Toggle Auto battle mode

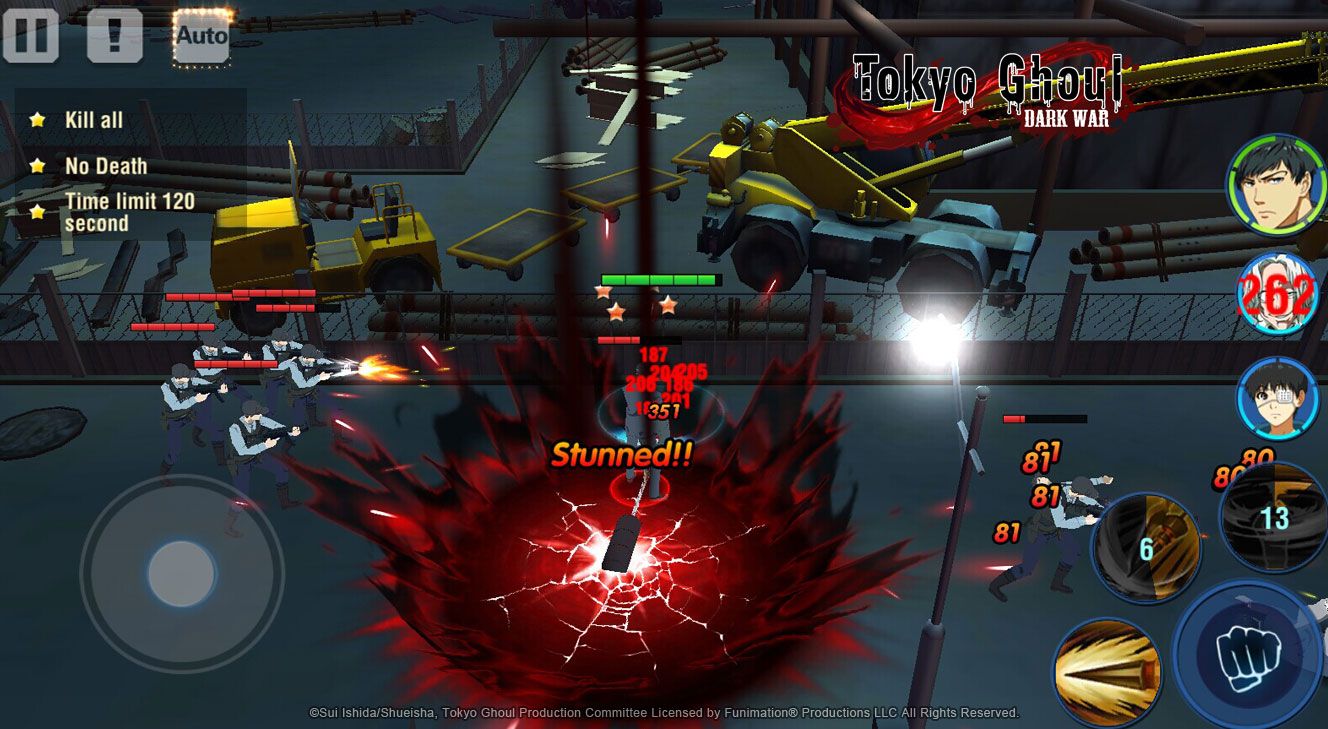click(202, 36)
